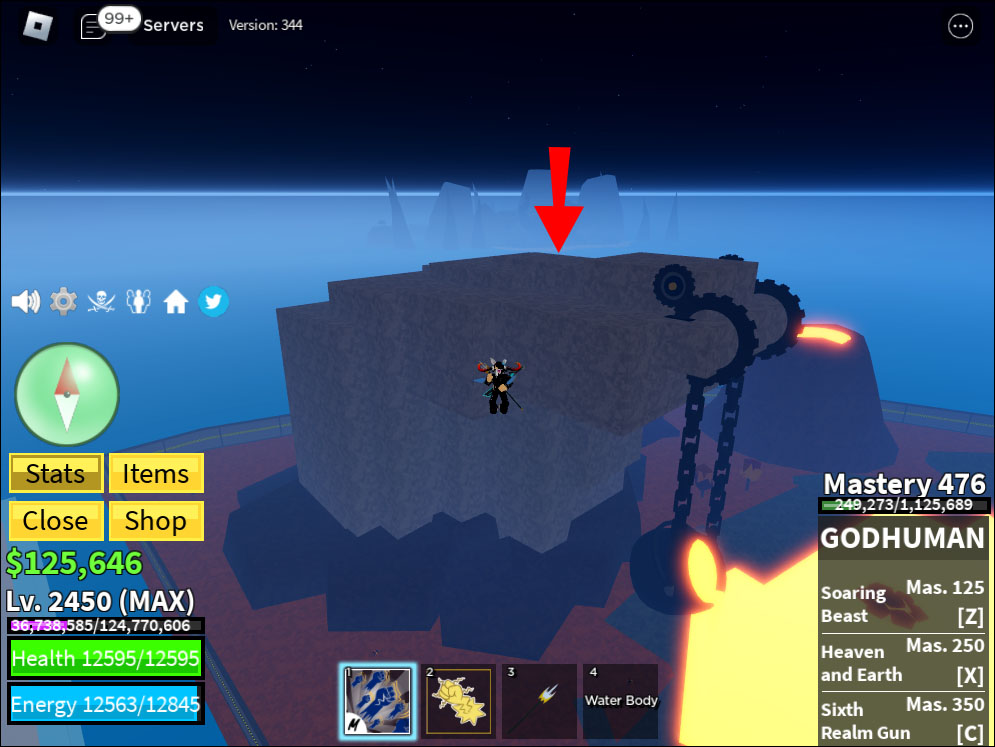This screenshot has height=747, width=995.
Task: Open the Shop menu
Action: (156, 521)
